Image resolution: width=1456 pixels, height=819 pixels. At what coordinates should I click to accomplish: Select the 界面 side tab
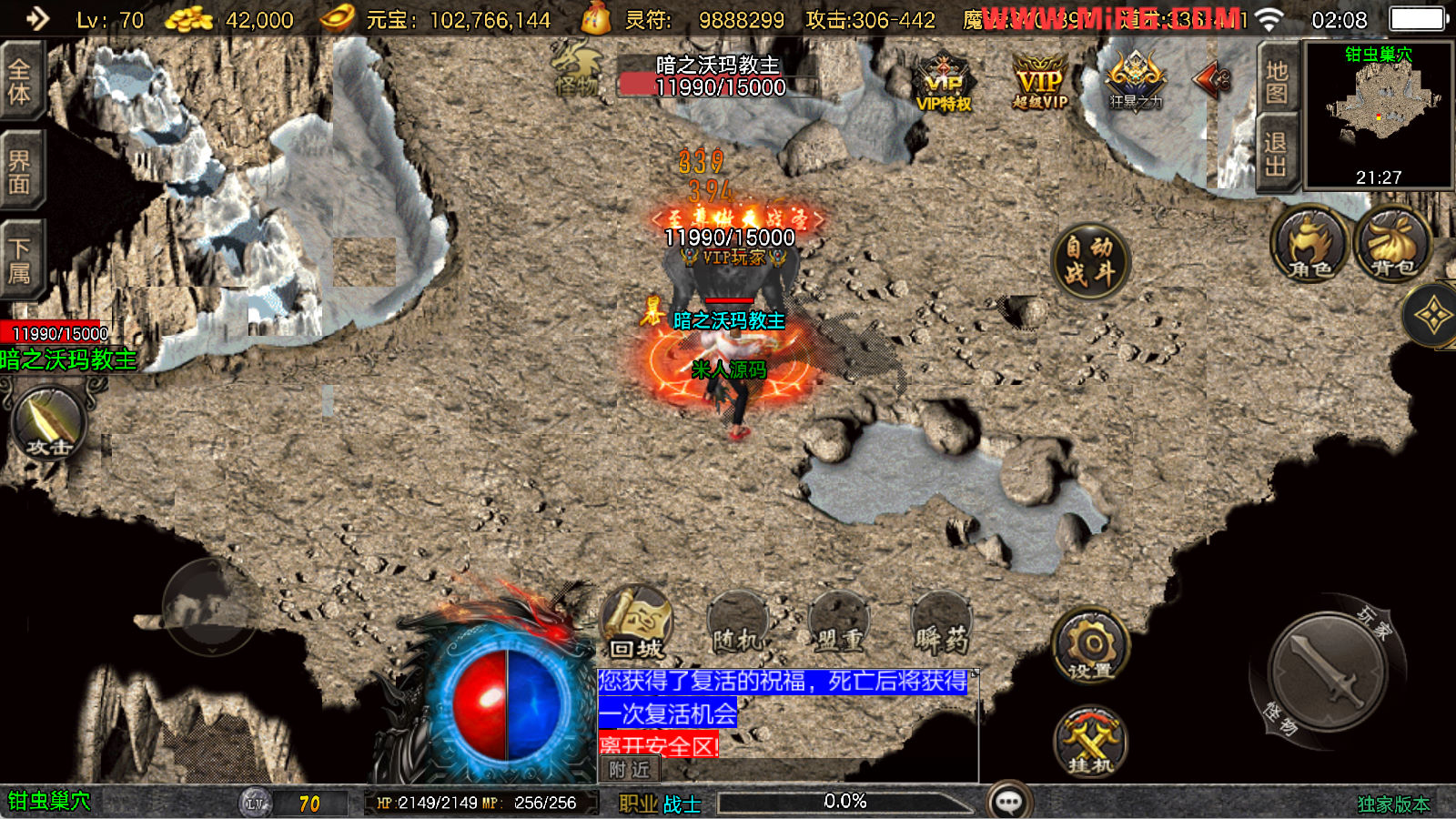coord(20,172)
